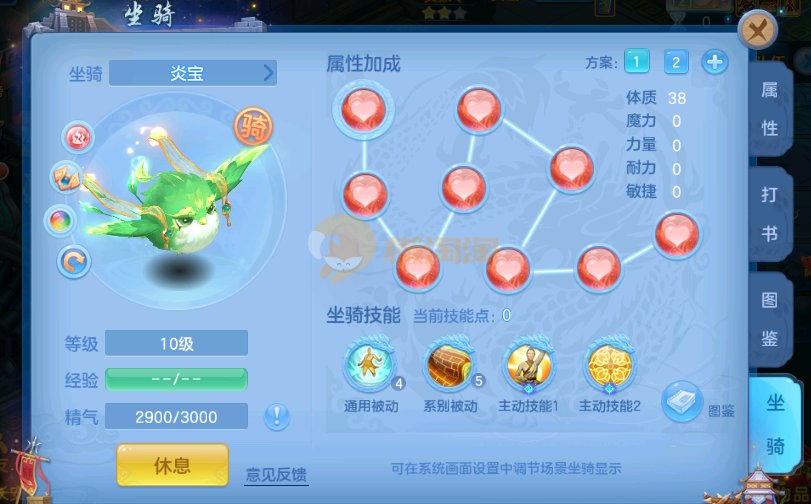
Task: Open the 图鉴 side tab
Action: coord(770,320)
